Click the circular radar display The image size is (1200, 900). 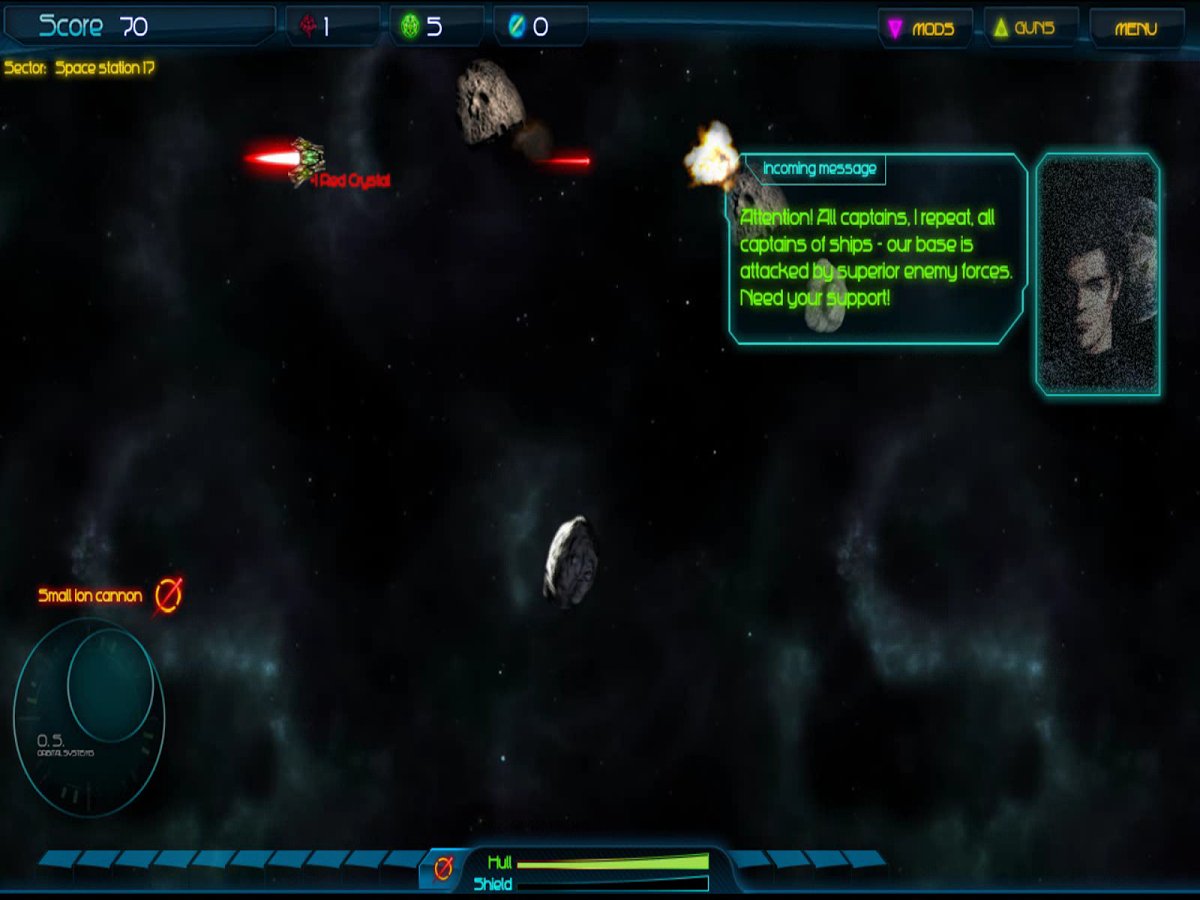pyautogui.click(x=89, y=715)
